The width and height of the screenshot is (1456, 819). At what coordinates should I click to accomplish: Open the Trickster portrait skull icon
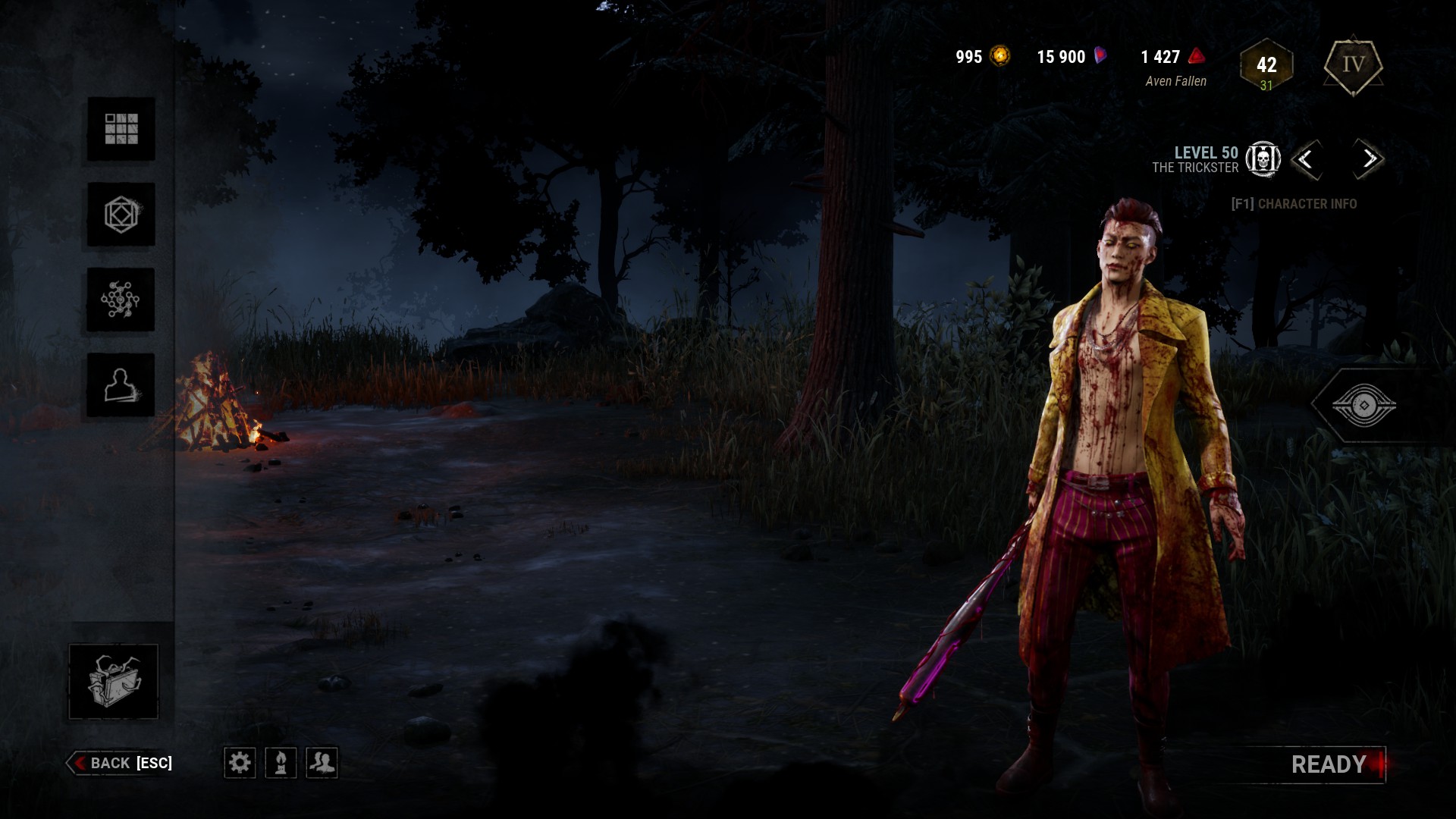(1263, 159)
